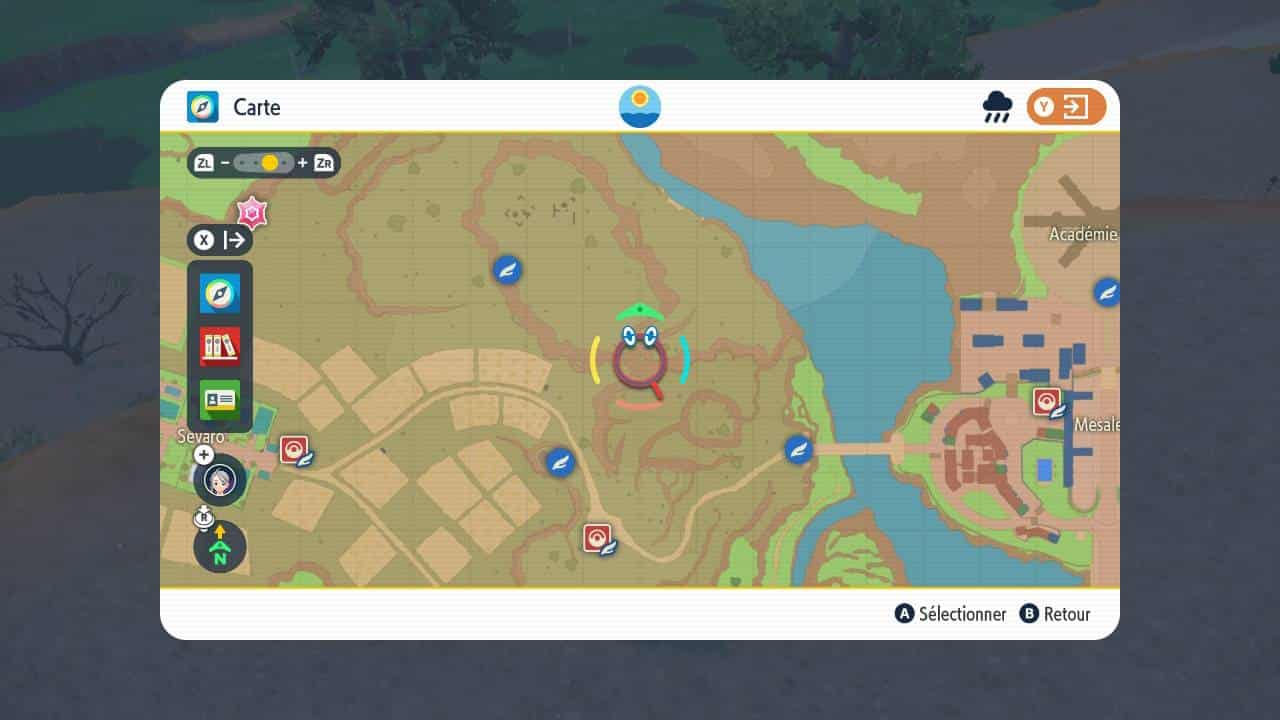Open the green profile card icon
Image resolution: width=1280 pixels, height=720 pixels.
tap(219, 399)
